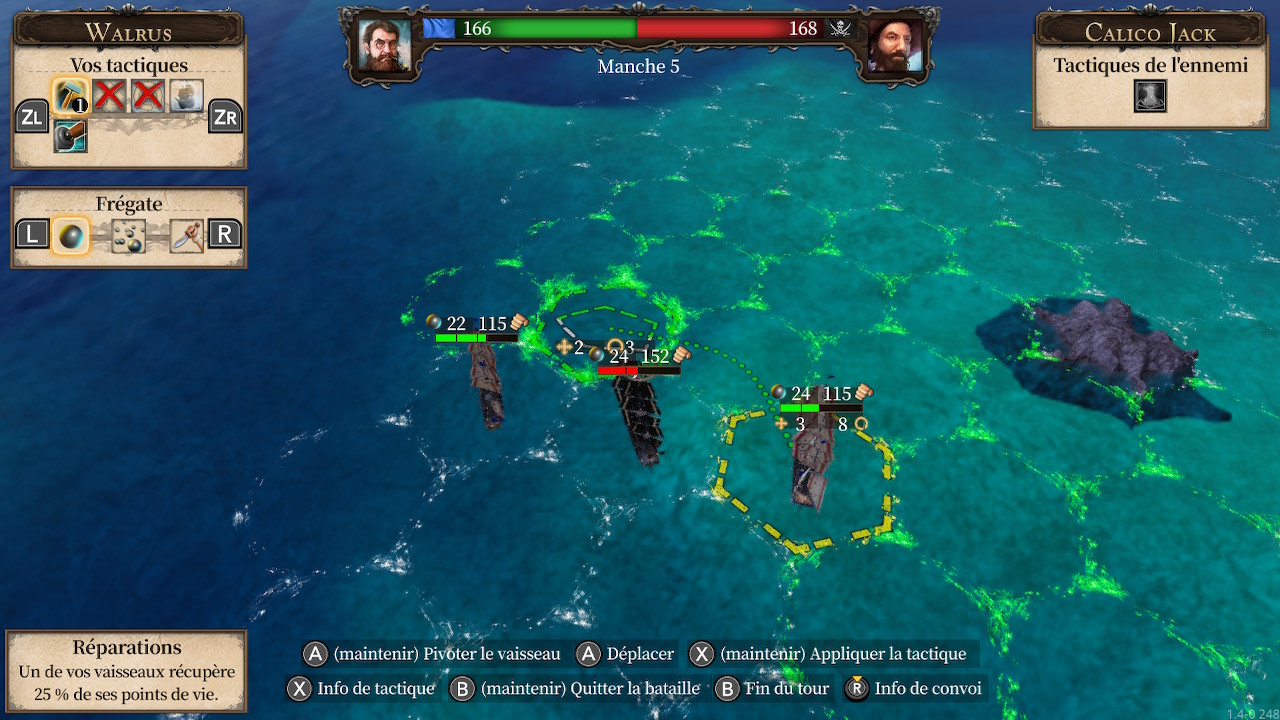Choose the boarding dagger attack icon
The image size is (1280, 720).
tap(186, 235)
